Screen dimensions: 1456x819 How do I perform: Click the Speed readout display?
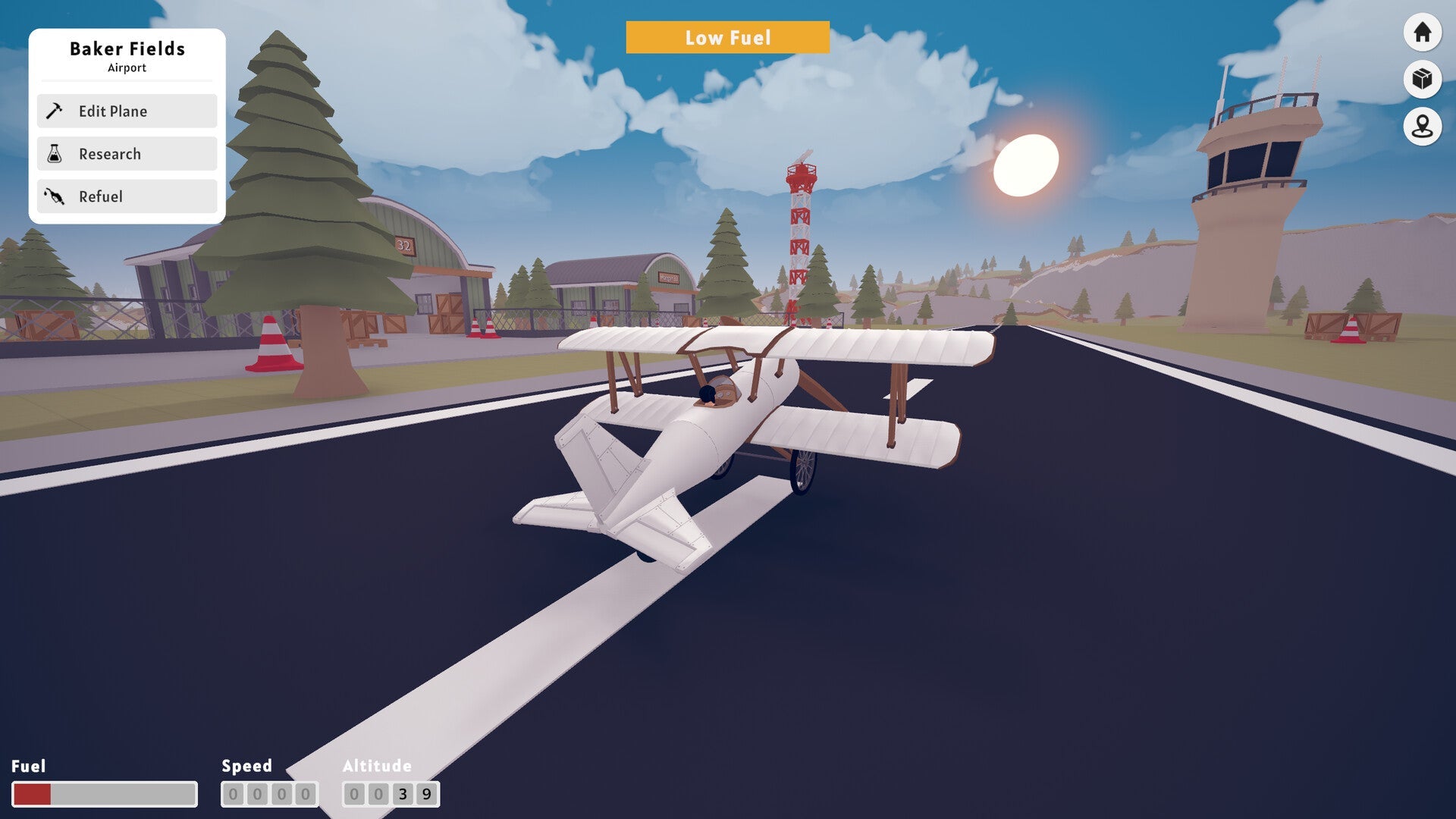click(x=269, y=795)
